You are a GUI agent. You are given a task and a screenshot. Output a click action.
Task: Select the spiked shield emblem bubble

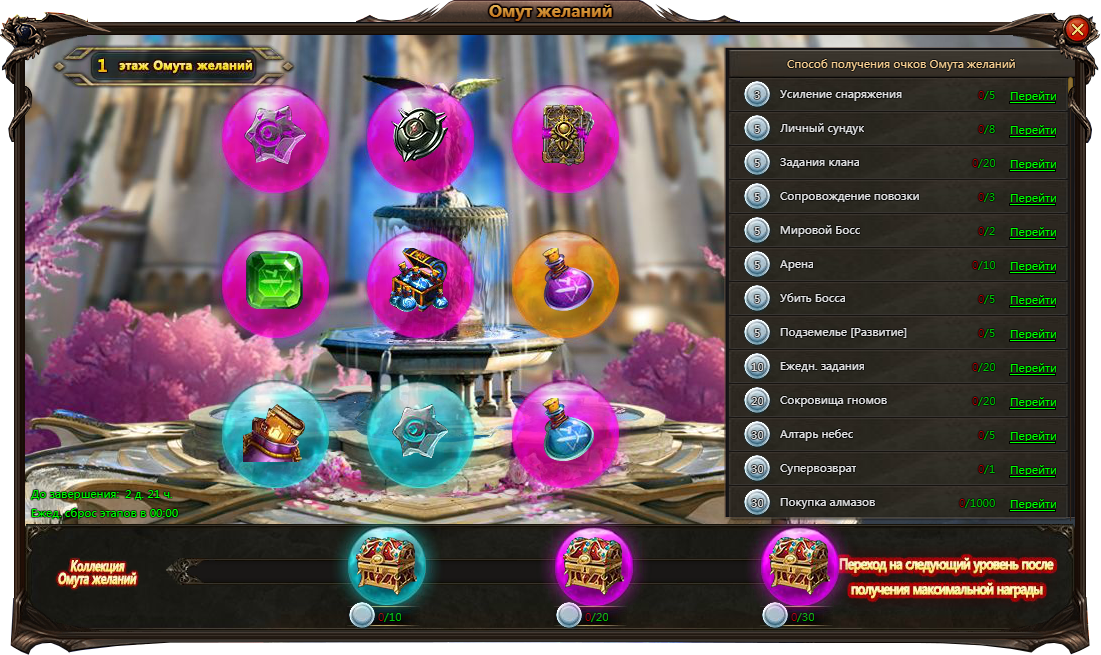coord(420,138)
